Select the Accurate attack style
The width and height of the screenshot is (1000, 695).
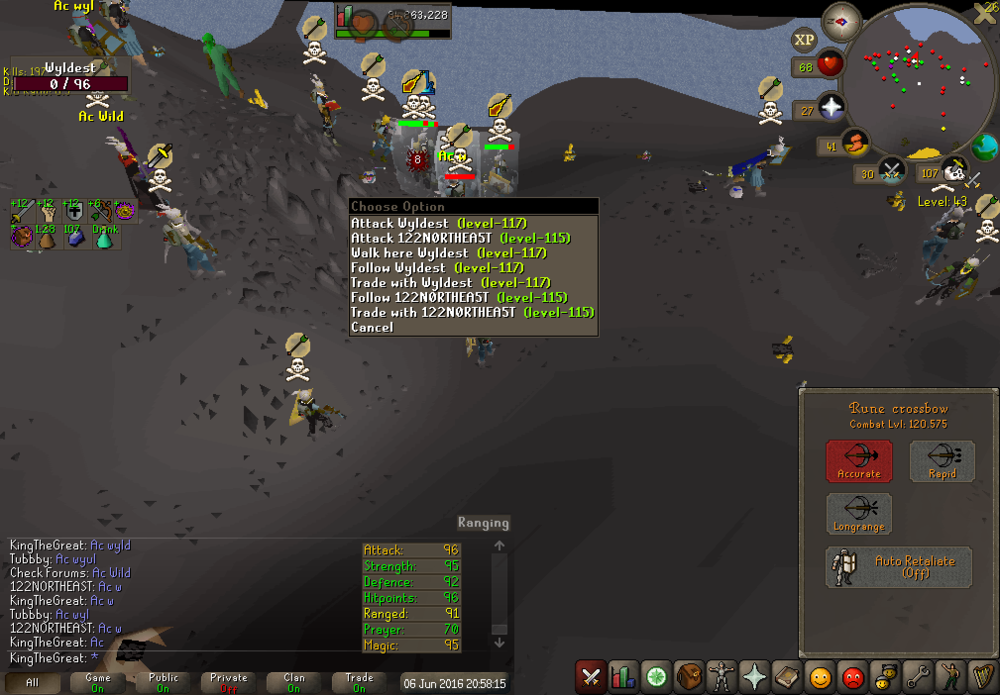point(859,461)
